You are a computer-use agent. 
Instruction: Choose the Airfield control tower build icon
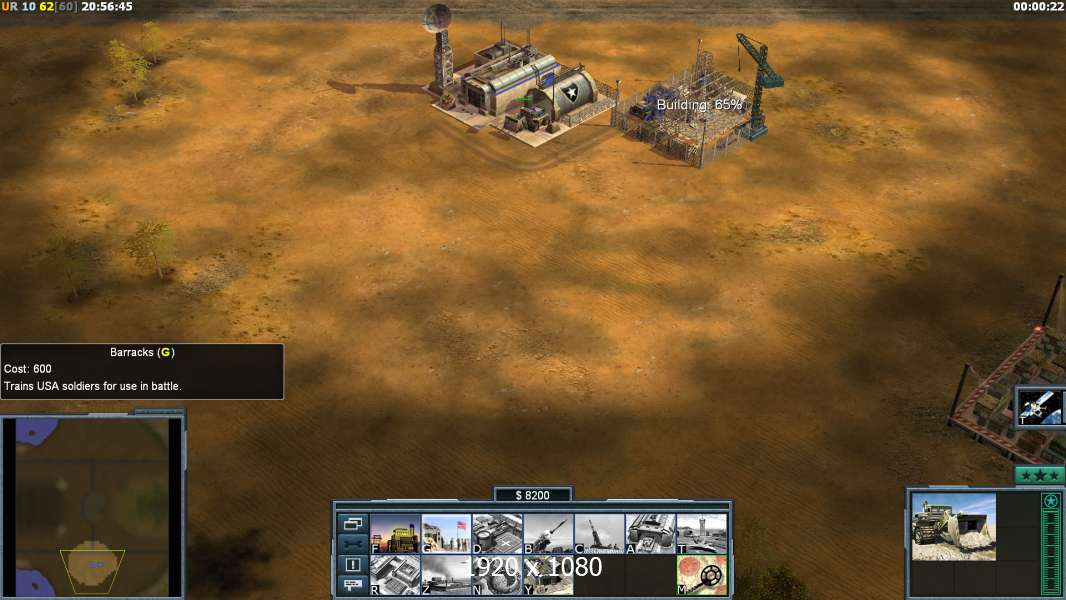pyautogui.click(x=701, y=534)
